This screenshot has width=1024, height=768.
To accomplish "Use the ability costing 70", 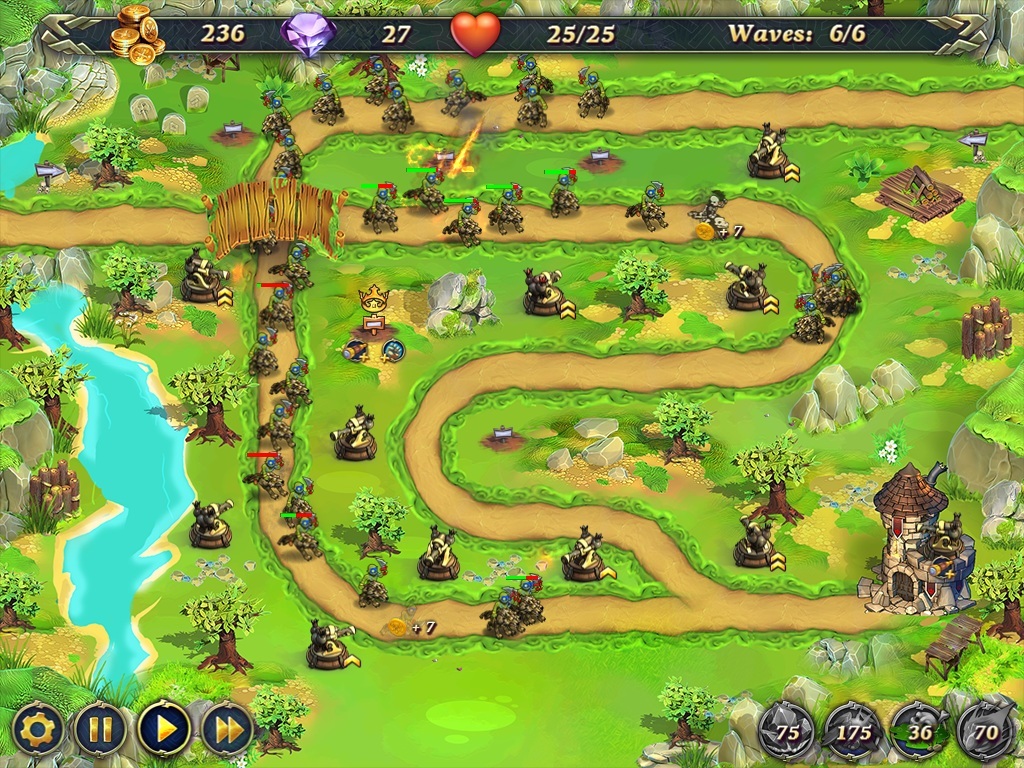I will [984, 730].
